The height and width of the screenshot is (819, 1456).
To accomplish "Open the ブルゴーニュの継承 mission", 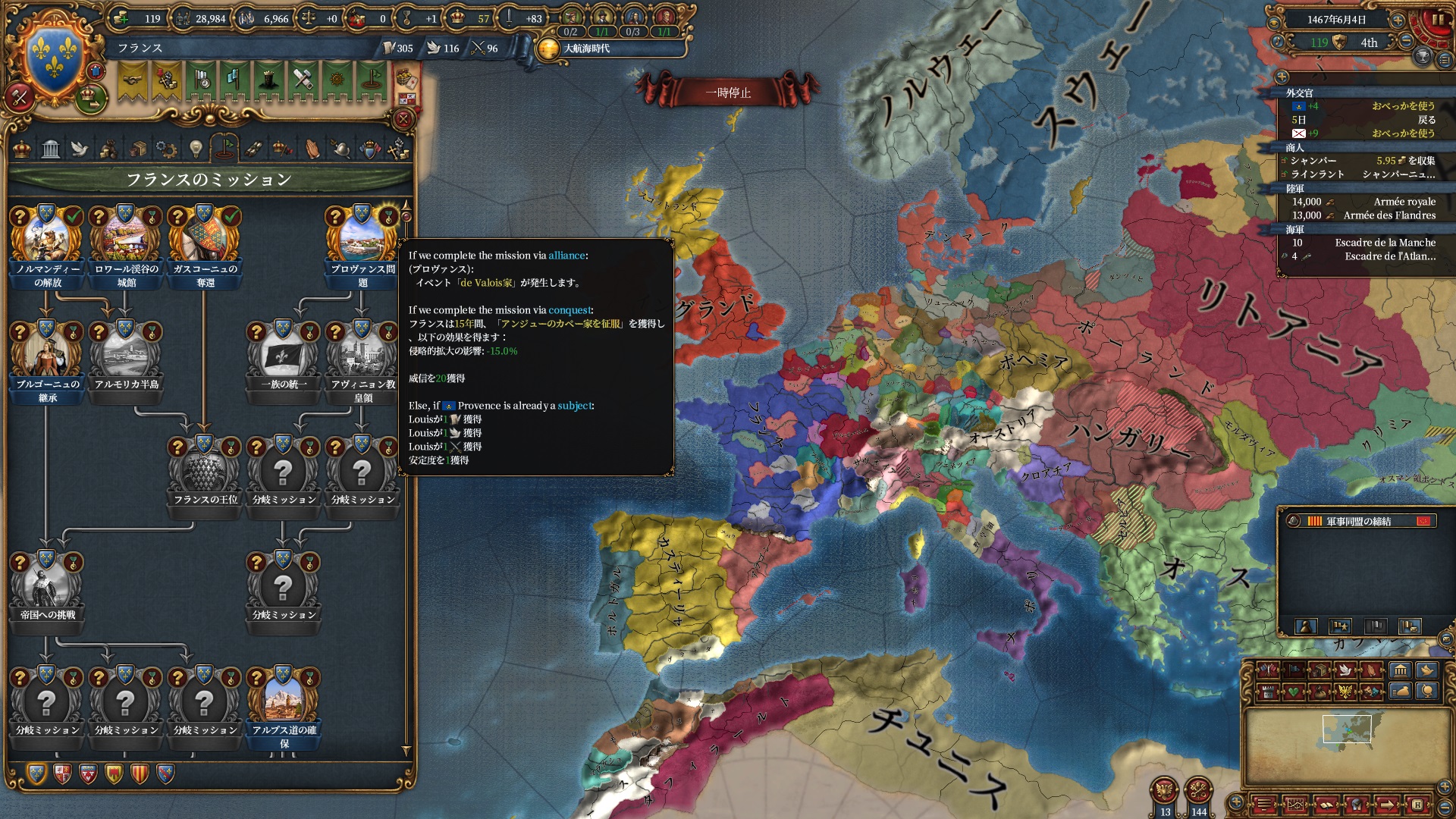I will tap(47, 356).
